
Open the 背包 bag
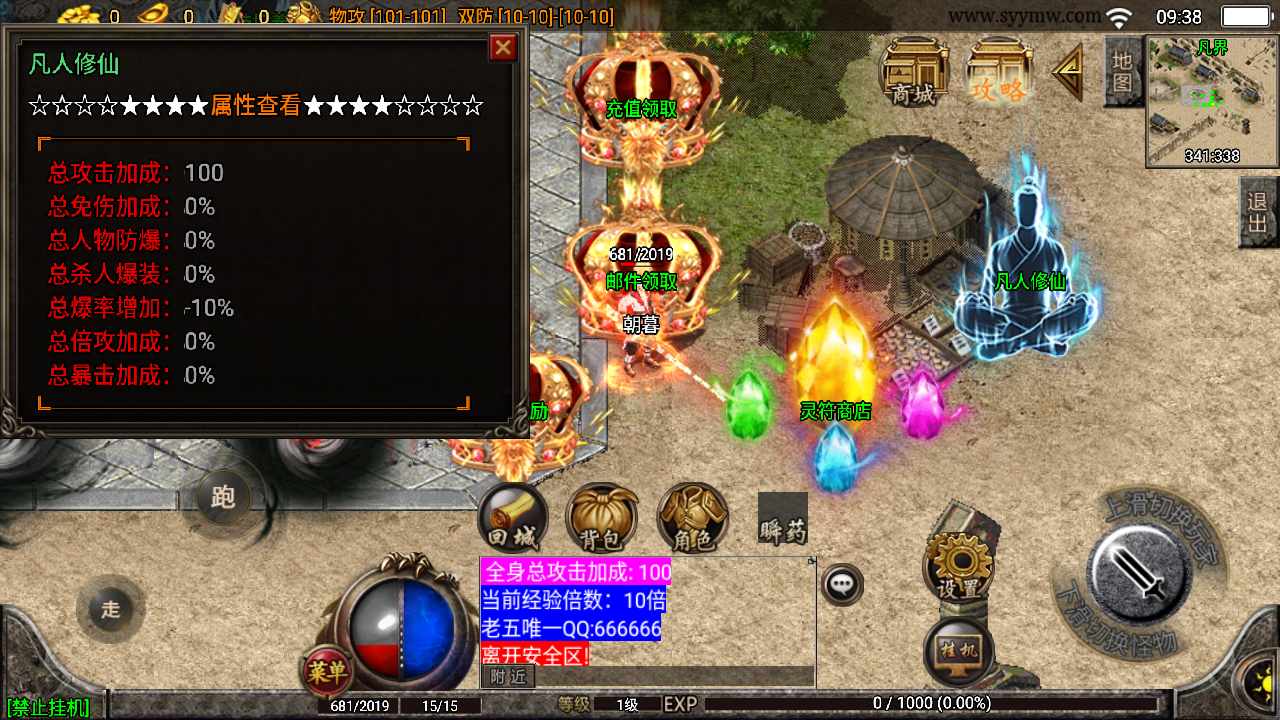click(601, 519)
